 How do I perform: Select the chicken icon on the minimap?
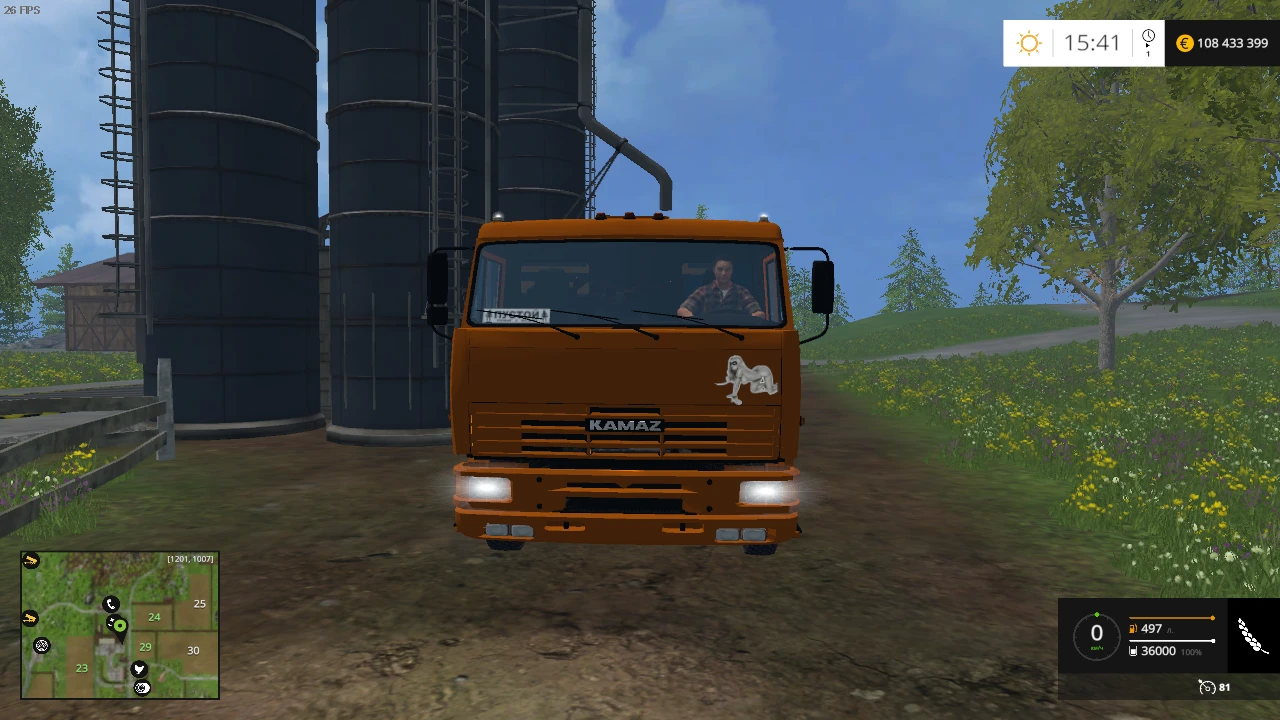[139, 669]
